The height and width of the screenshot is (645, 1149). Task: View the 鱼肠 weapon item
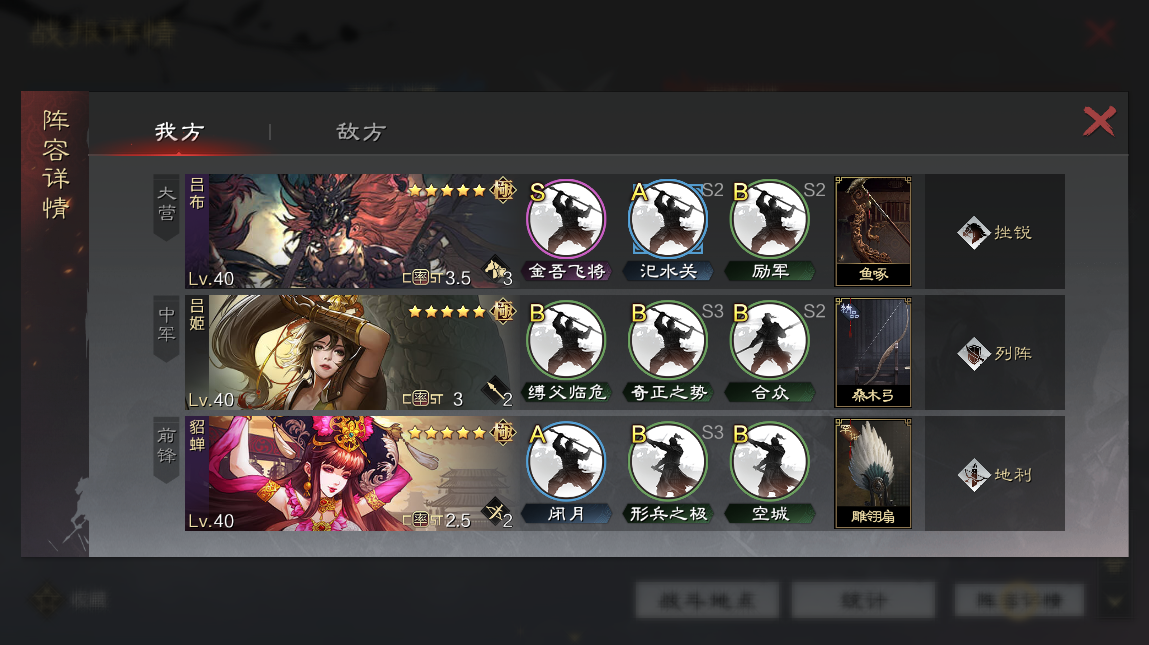(x=873, y=231)
